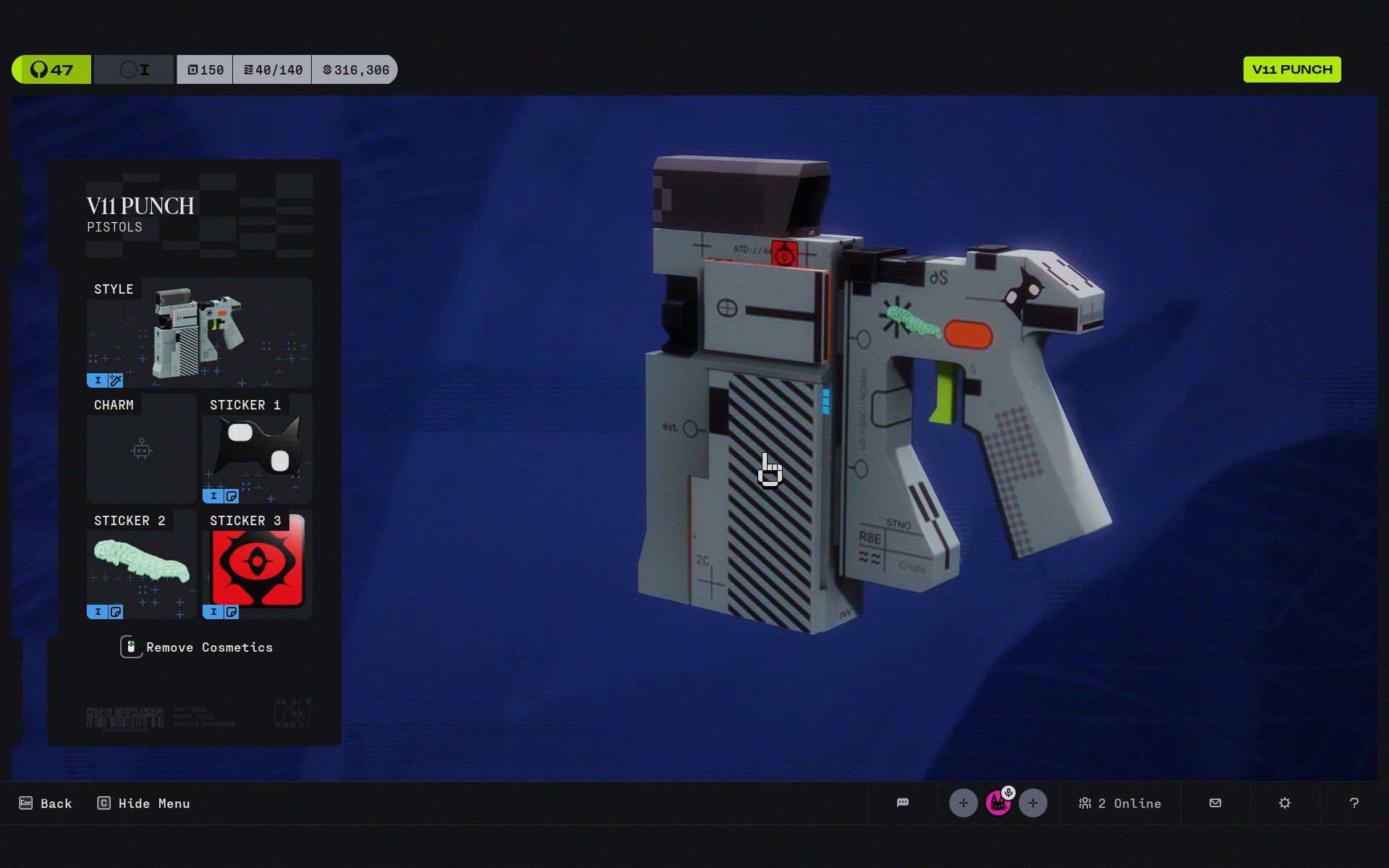This screenshot has height=868, width=1389.
Task: Select the Sticker 2 green caterpillar slot
Action: pyautogui.click(x=142, y=565)
